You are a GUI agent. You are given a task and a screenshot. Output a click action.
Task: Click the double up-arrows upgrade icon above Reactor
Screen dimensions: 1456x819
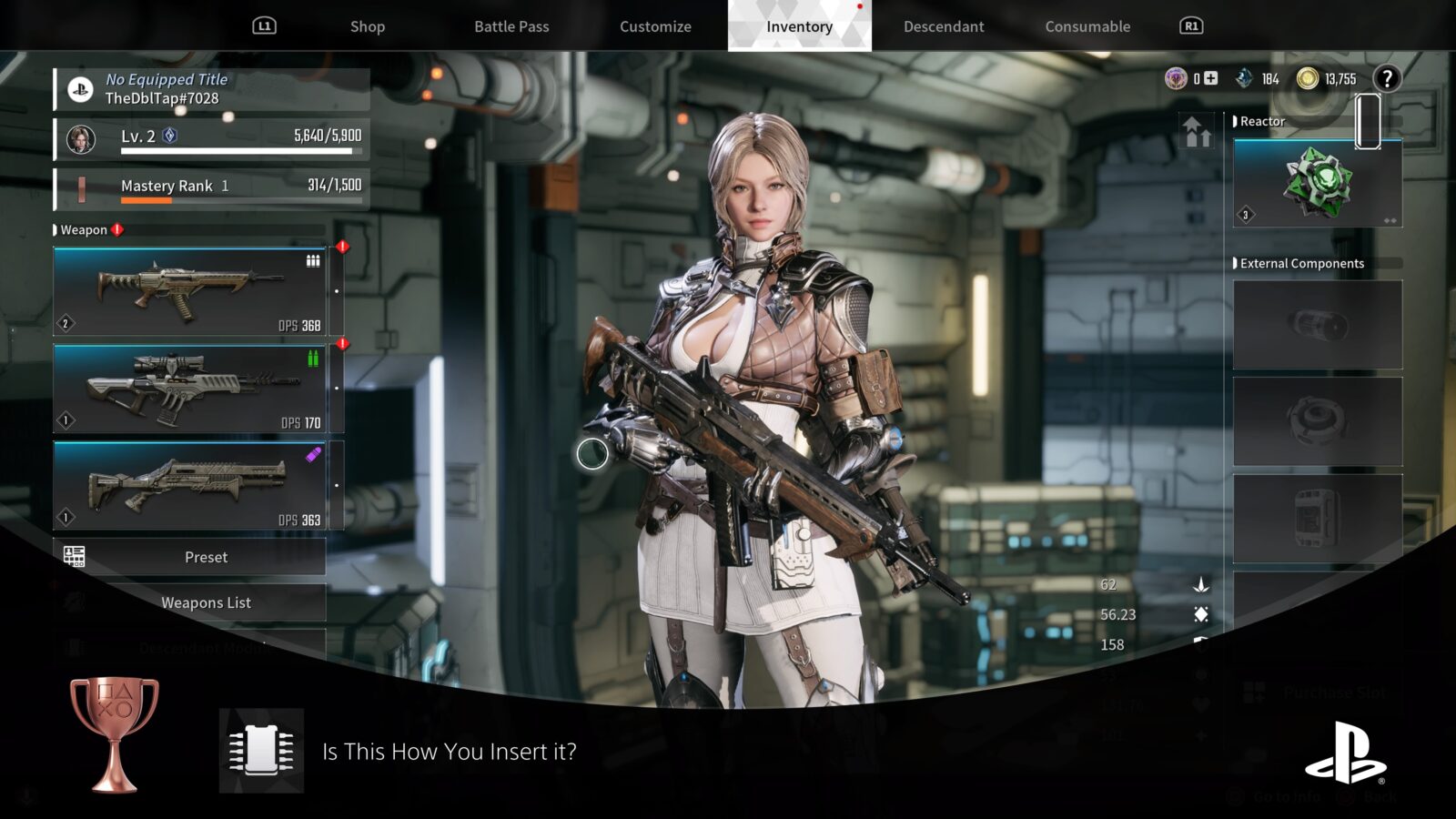[1197, 130]
